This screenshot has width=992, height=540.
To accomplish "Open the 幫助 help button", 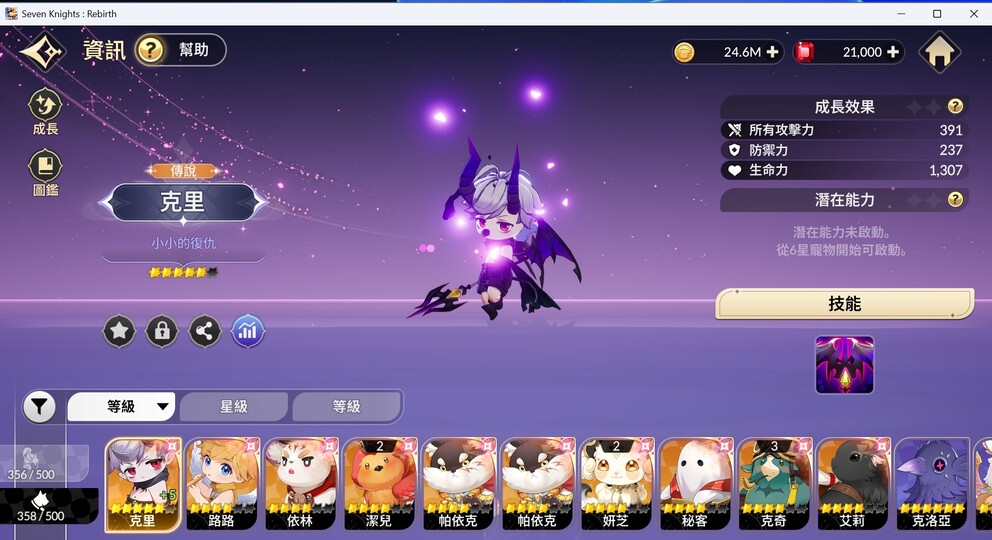I will [180, 50].
